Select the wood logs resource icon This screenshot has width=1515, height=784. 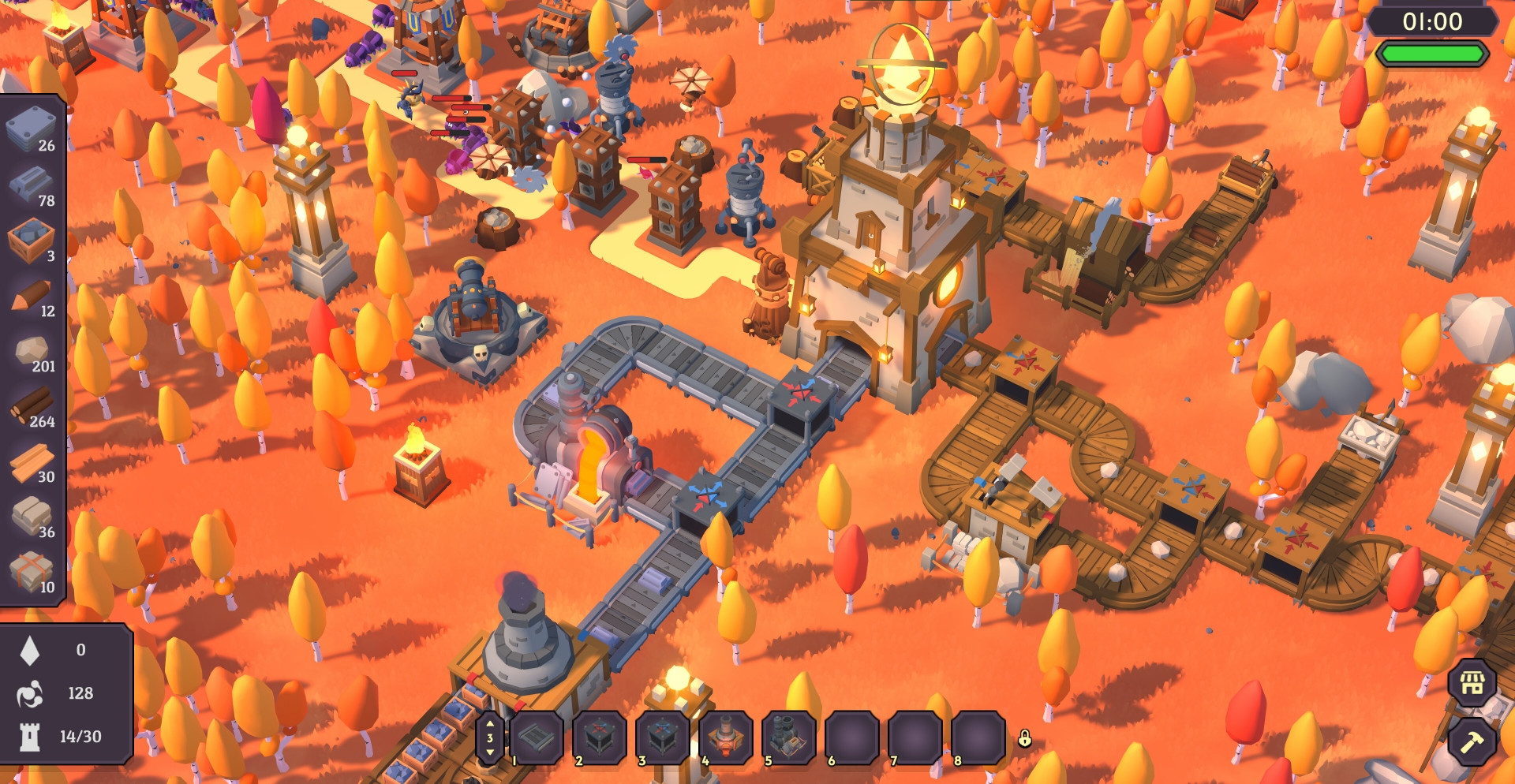coord(30,405)
